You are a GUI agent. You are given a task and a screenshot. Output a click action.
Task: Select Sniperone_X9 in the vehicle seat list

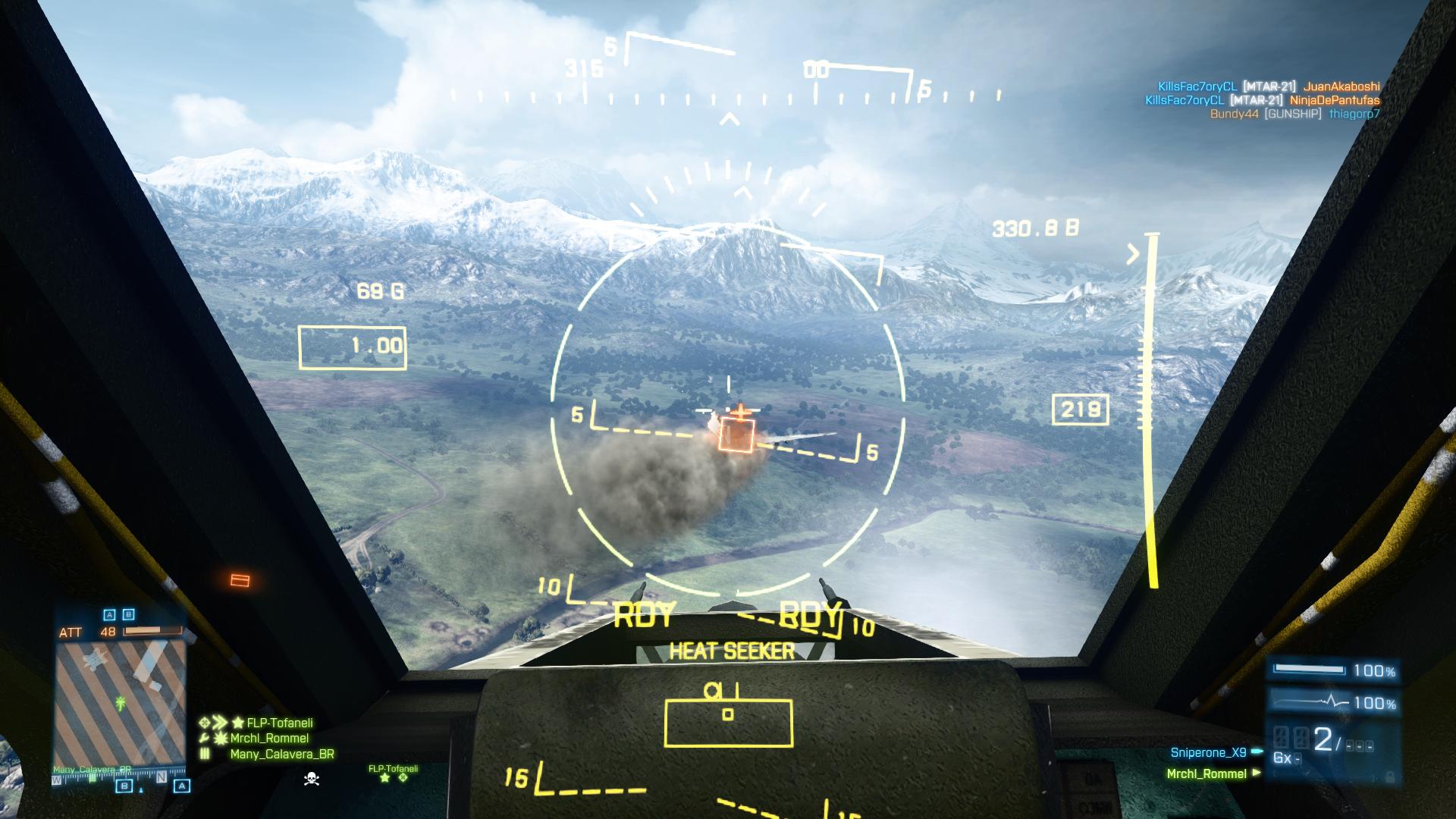point(1208,753)
